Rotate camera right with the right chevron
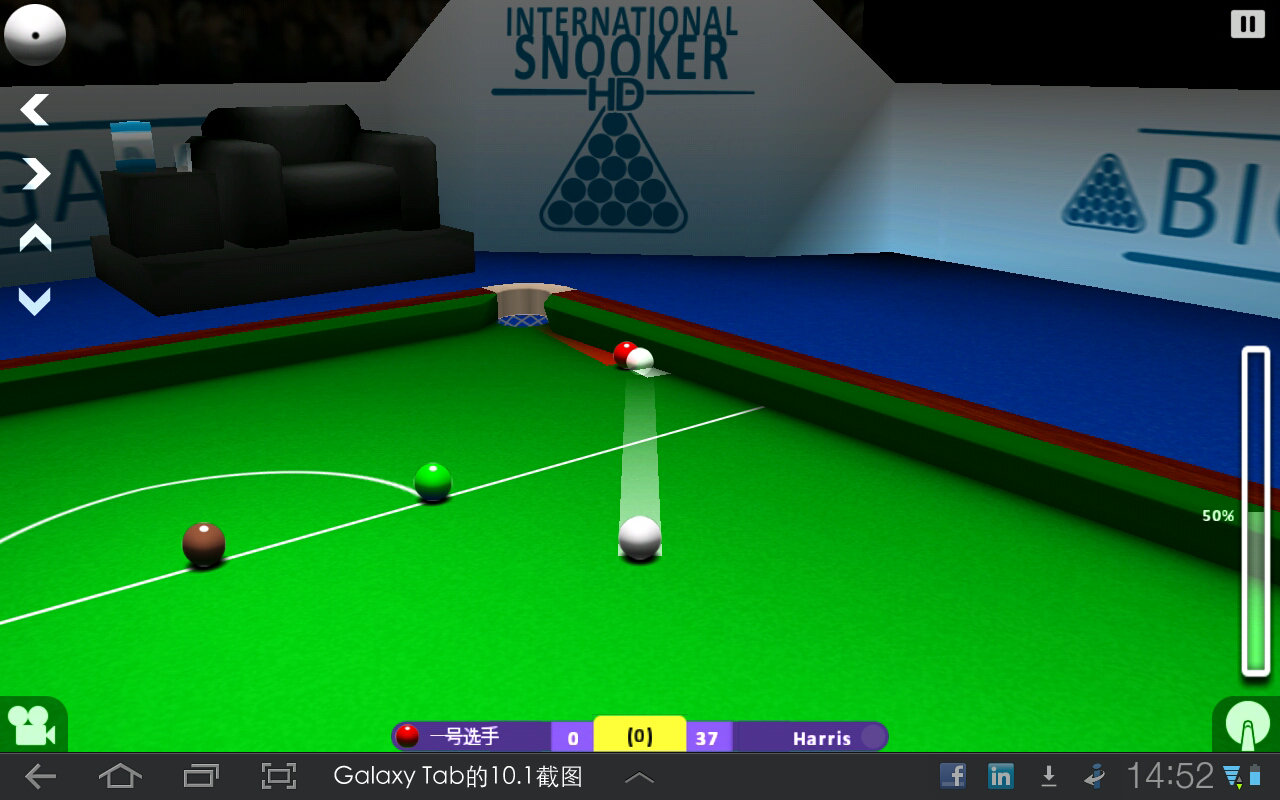The height and width of the screenshot is (800, 1280). 33,173
